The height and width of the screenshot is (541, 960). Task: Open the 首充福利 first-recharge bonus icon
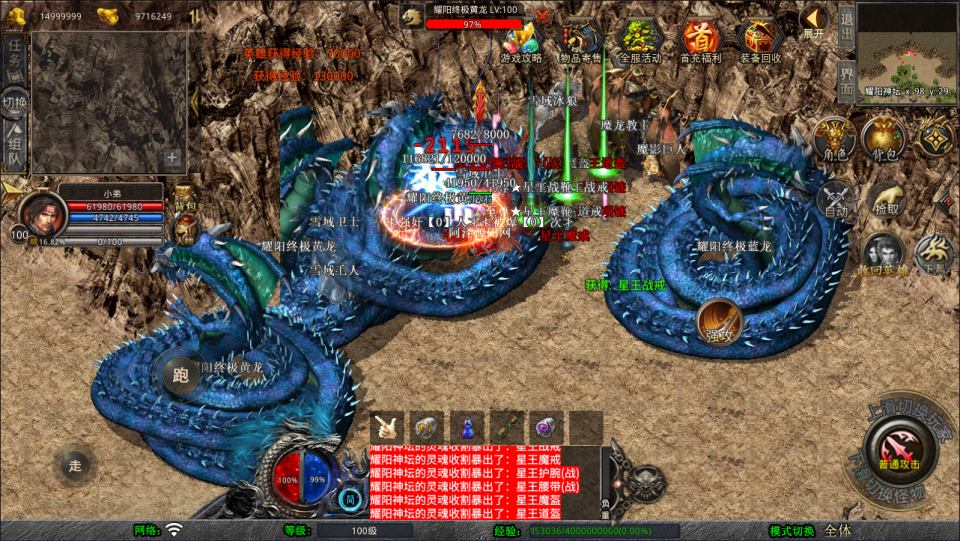(x=700, y=39)
